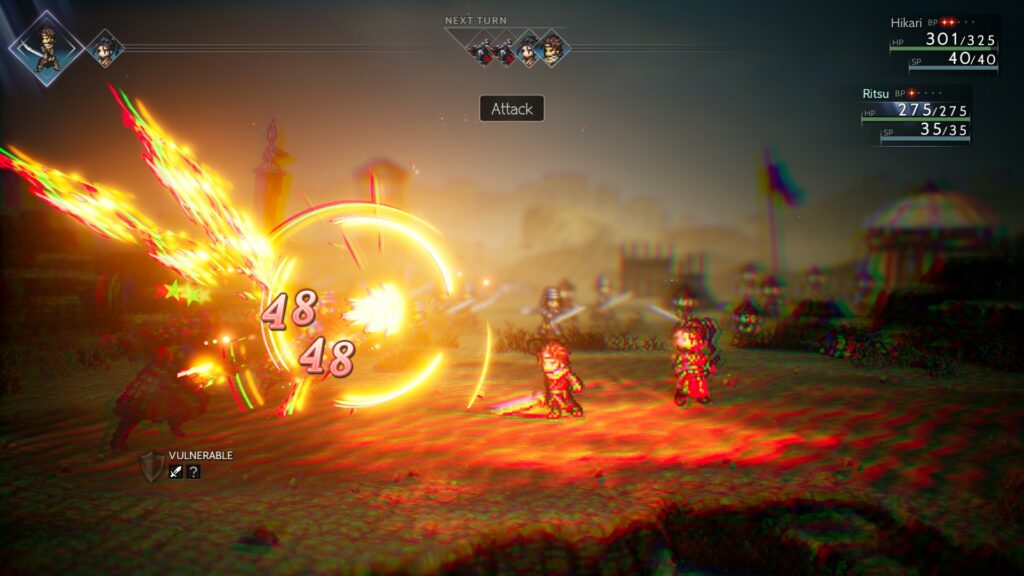Select the large active-turn character portrait
Image resolution: width=1024 pixels, height=576 pixels.
tap(46, 47)
